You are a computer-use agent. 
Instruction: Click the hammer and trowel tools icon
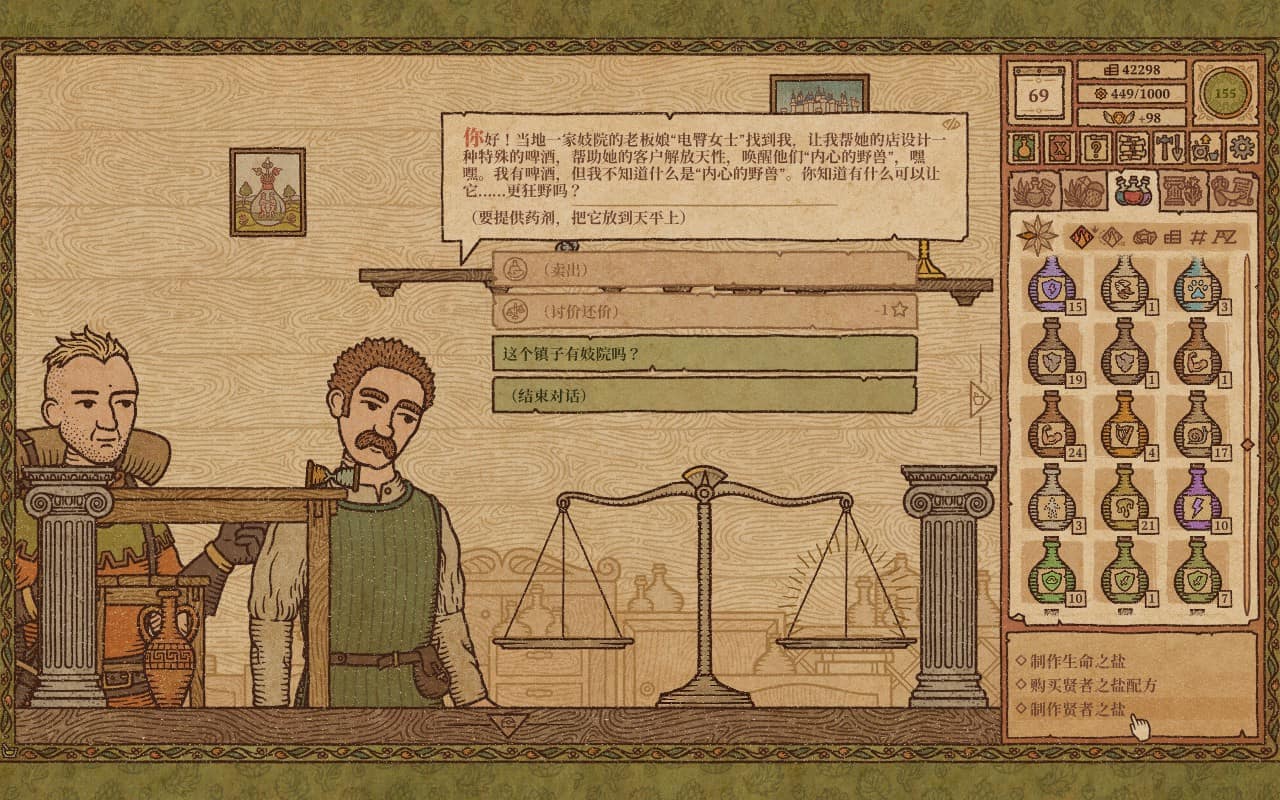1168,148
